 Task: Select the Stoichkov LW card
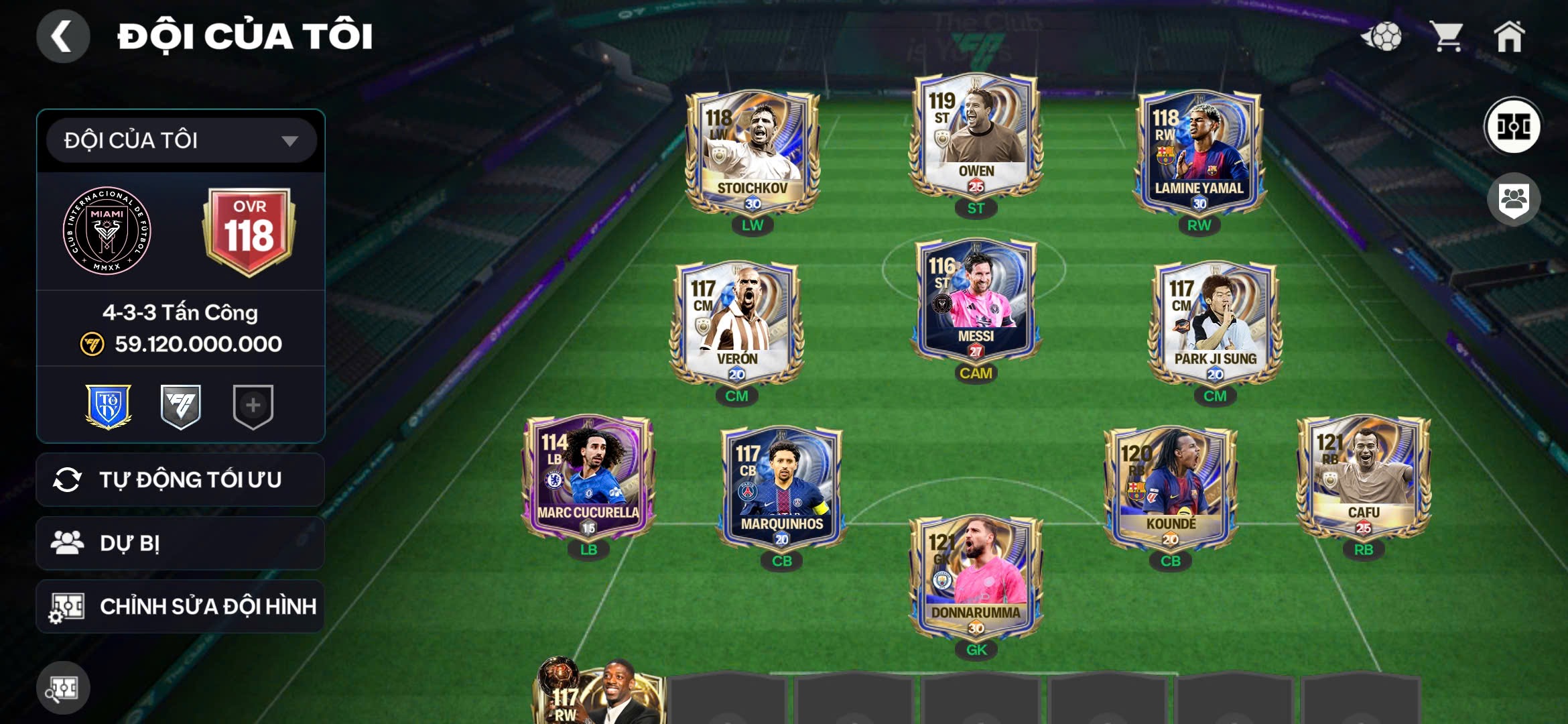click(752, 154)
